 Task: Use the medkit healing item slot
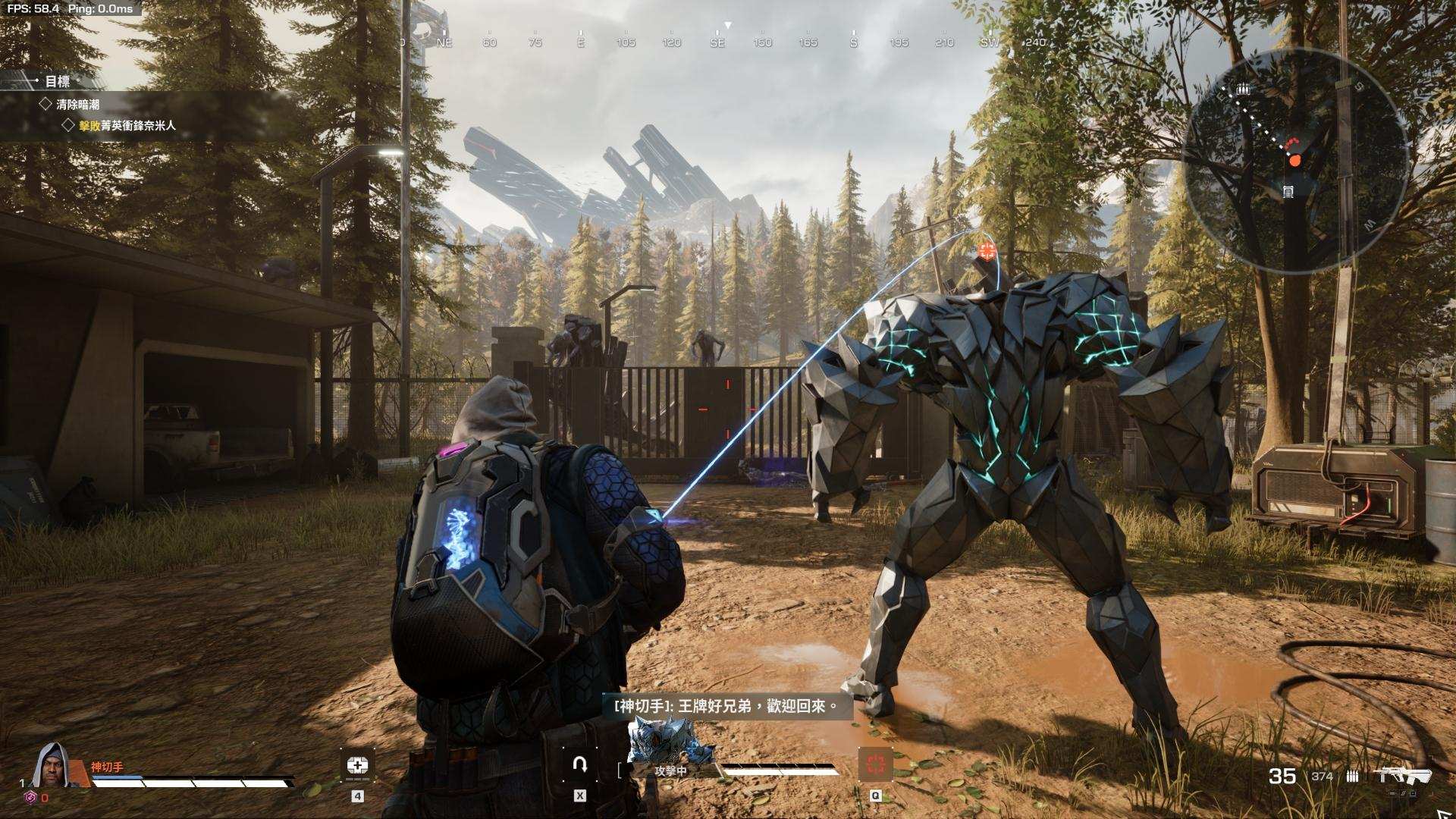click(x=357, y=766)
